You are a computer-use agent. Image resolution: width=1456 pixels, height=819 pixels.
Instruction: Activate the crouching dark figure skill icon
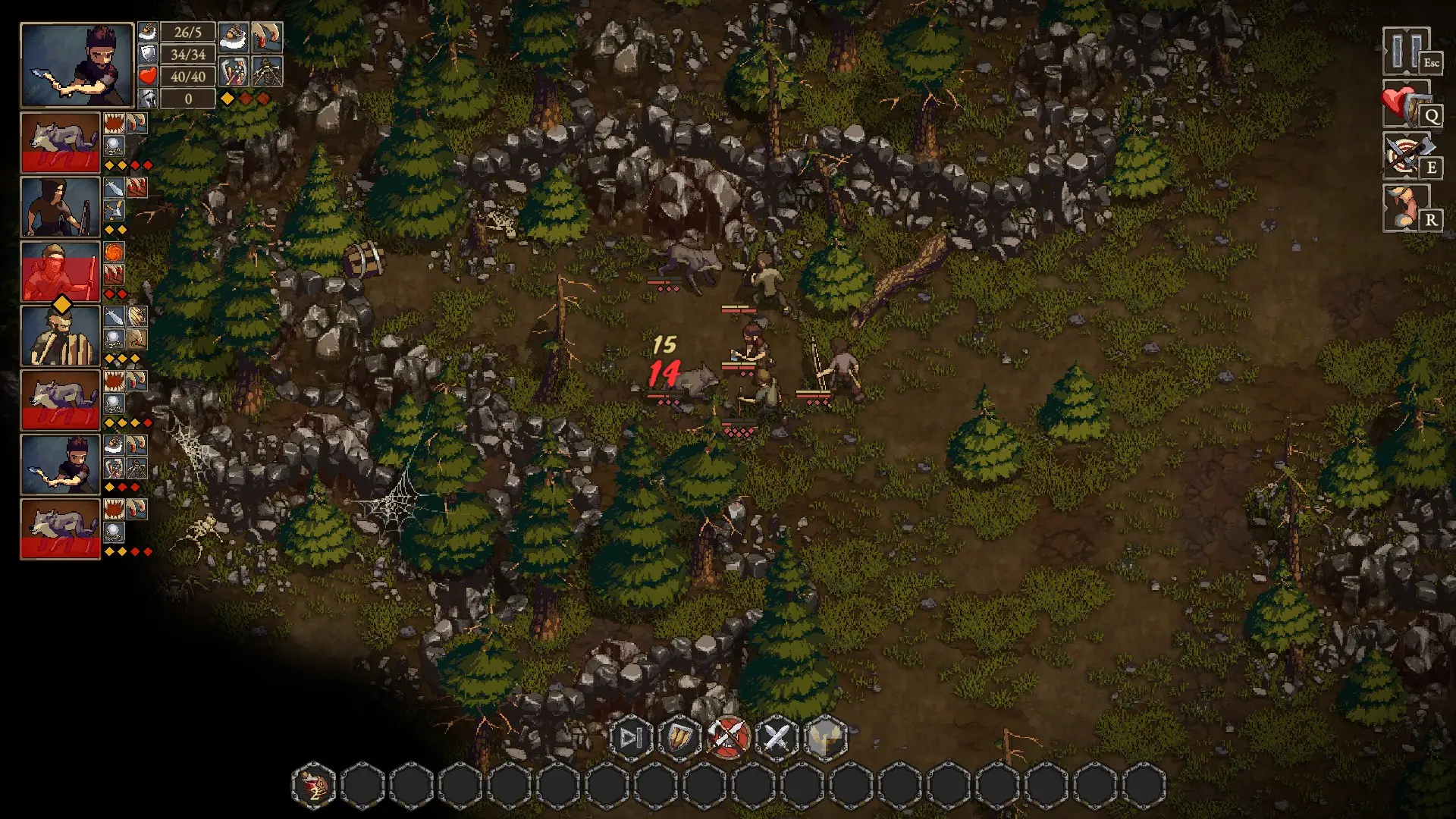tap(267, 71)
